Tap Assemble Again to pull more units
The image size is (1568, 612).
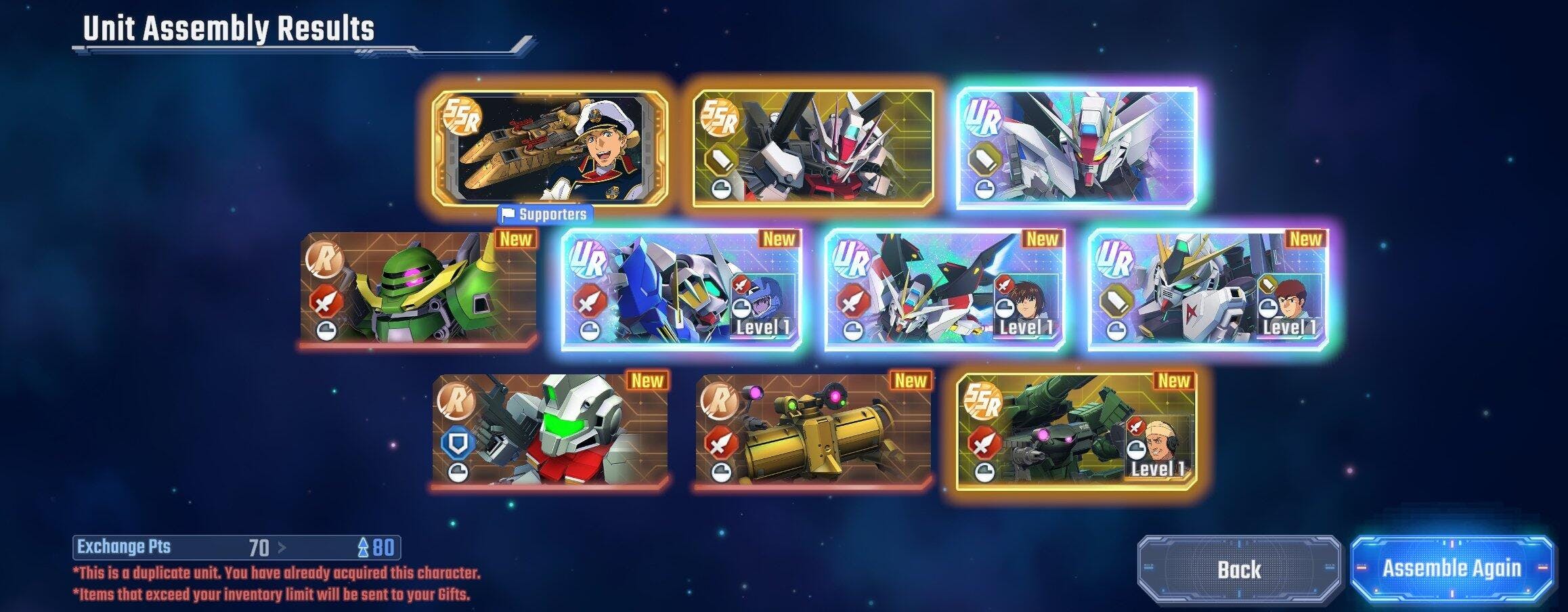point(1452,569)
